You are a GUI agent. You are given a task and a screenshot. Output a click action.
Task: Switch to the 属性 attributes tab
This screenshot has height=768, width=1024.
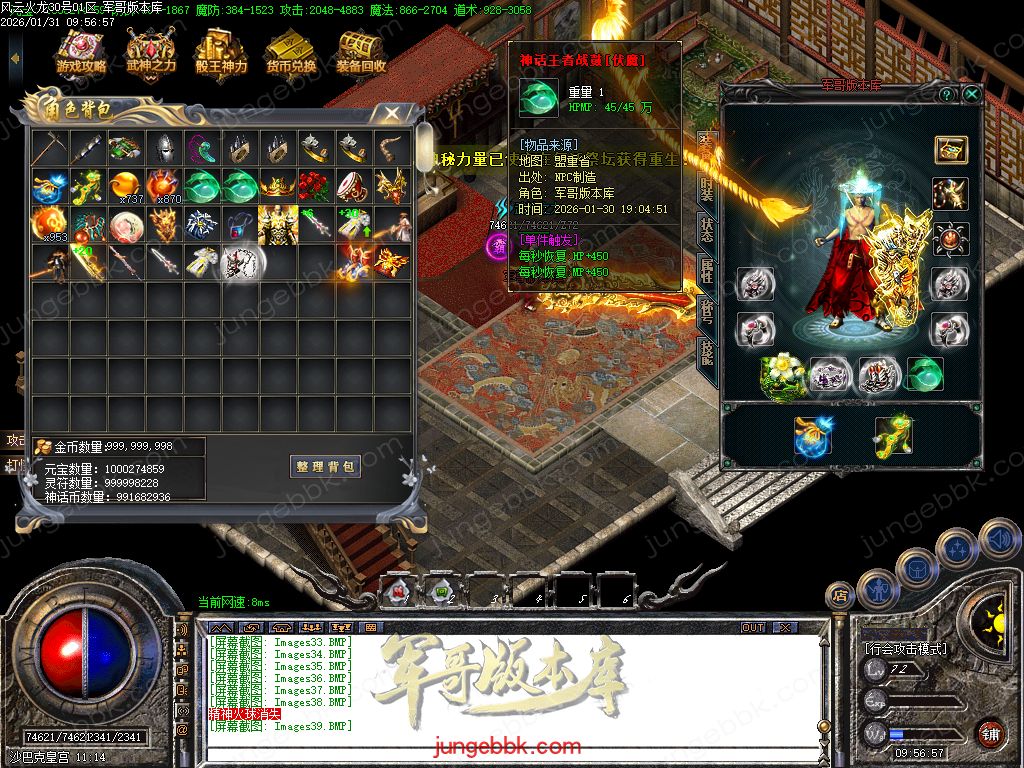click(x=707, y=268)
